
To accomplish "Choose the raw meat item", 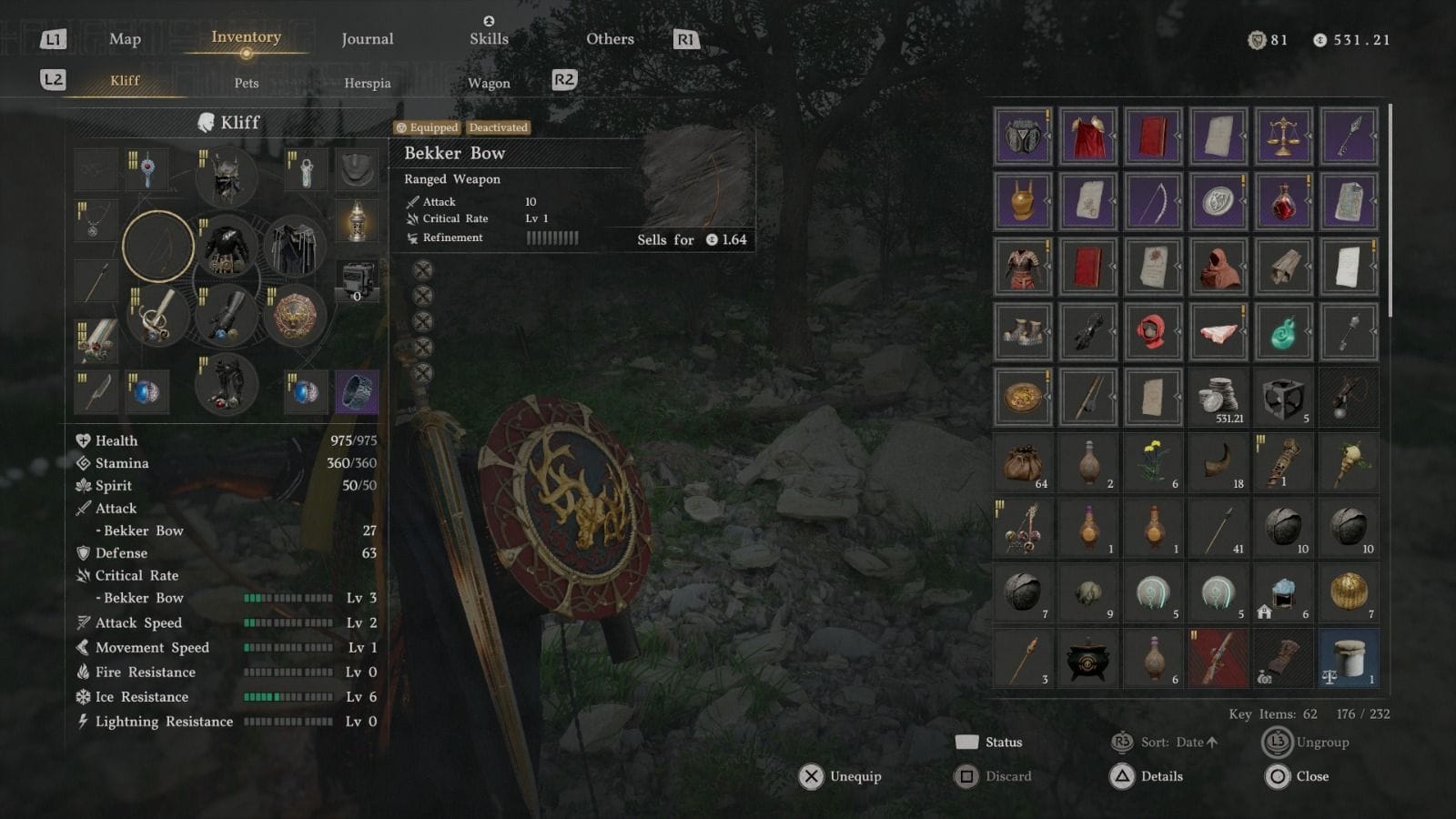I will (x=1218, y=332).
